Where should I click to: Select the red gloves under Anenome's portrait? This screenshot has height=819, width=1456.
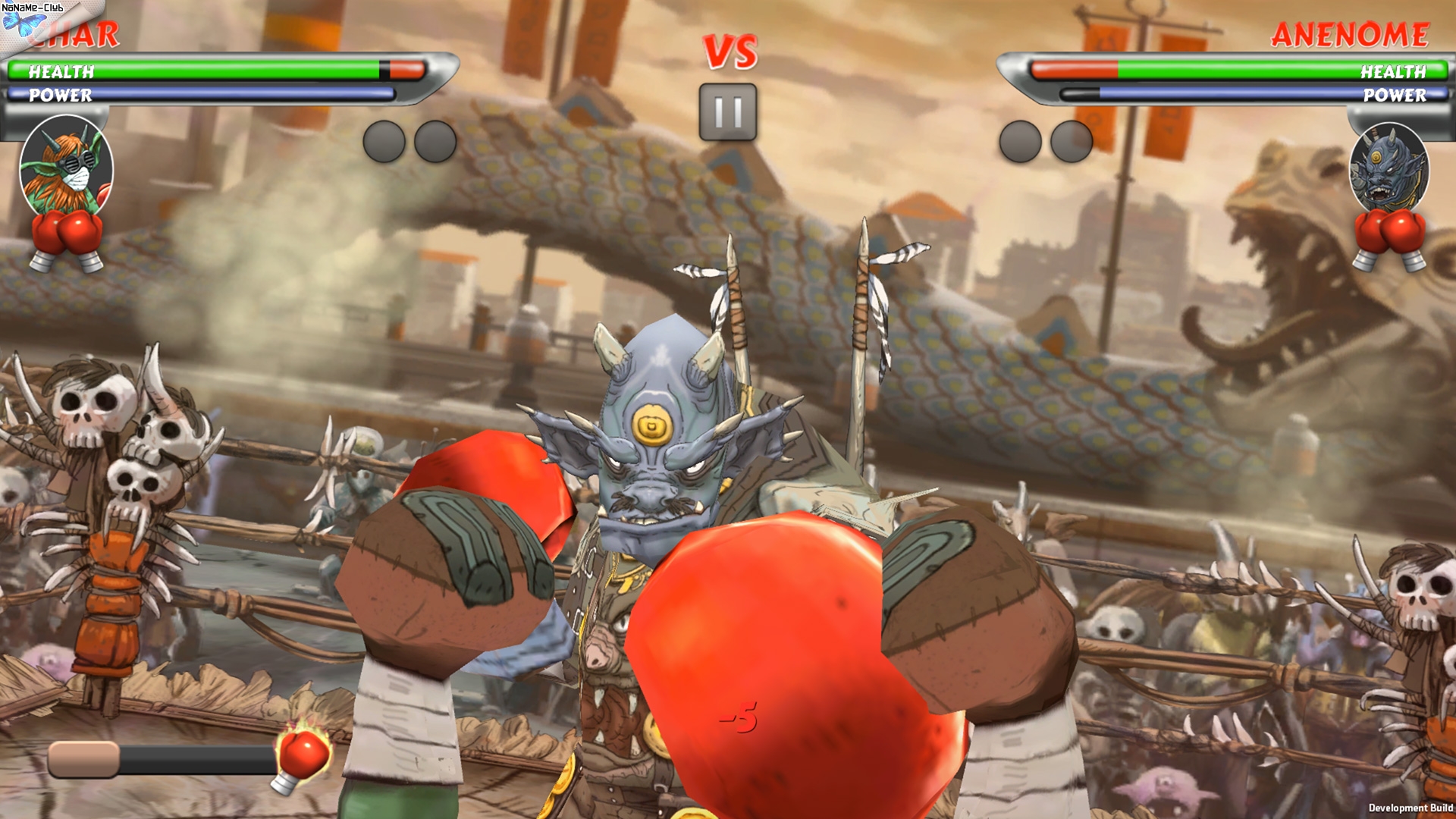coord(1389,239)
